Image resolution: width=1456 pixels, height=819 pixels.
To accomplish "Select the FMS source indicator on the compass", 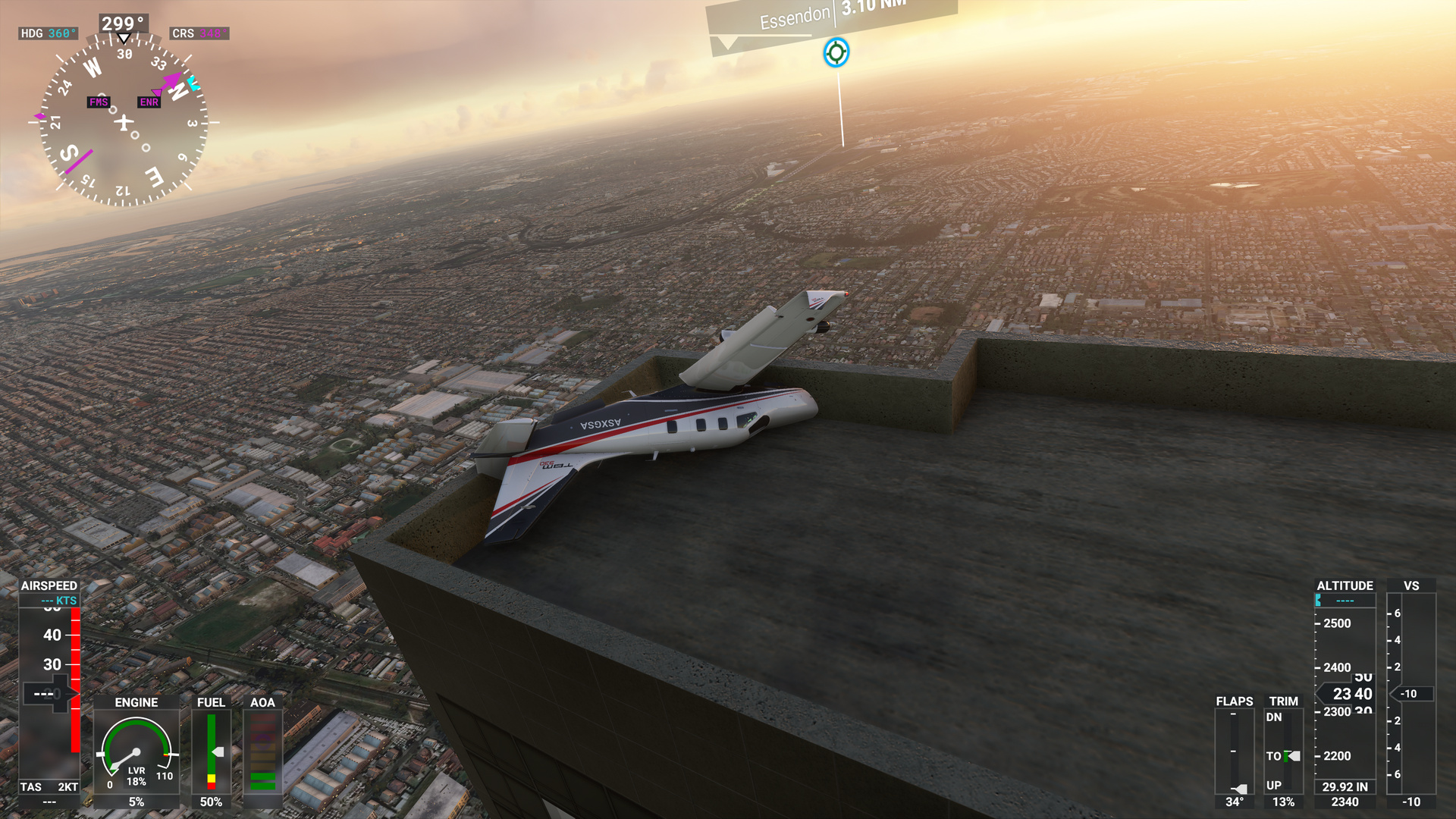I will [x=99, y=101].
